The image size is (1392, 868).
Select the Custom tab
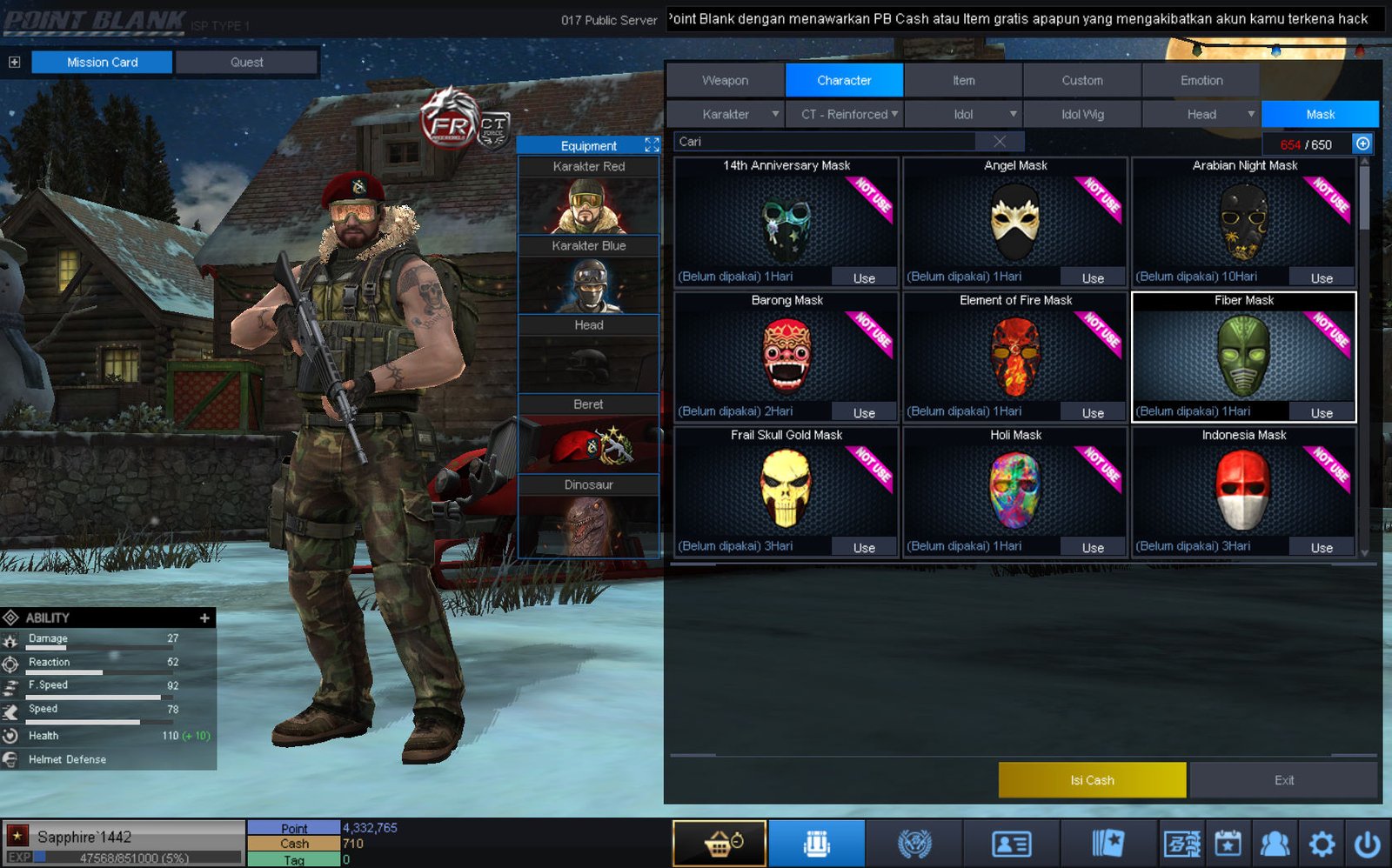tap(1081, 80)
